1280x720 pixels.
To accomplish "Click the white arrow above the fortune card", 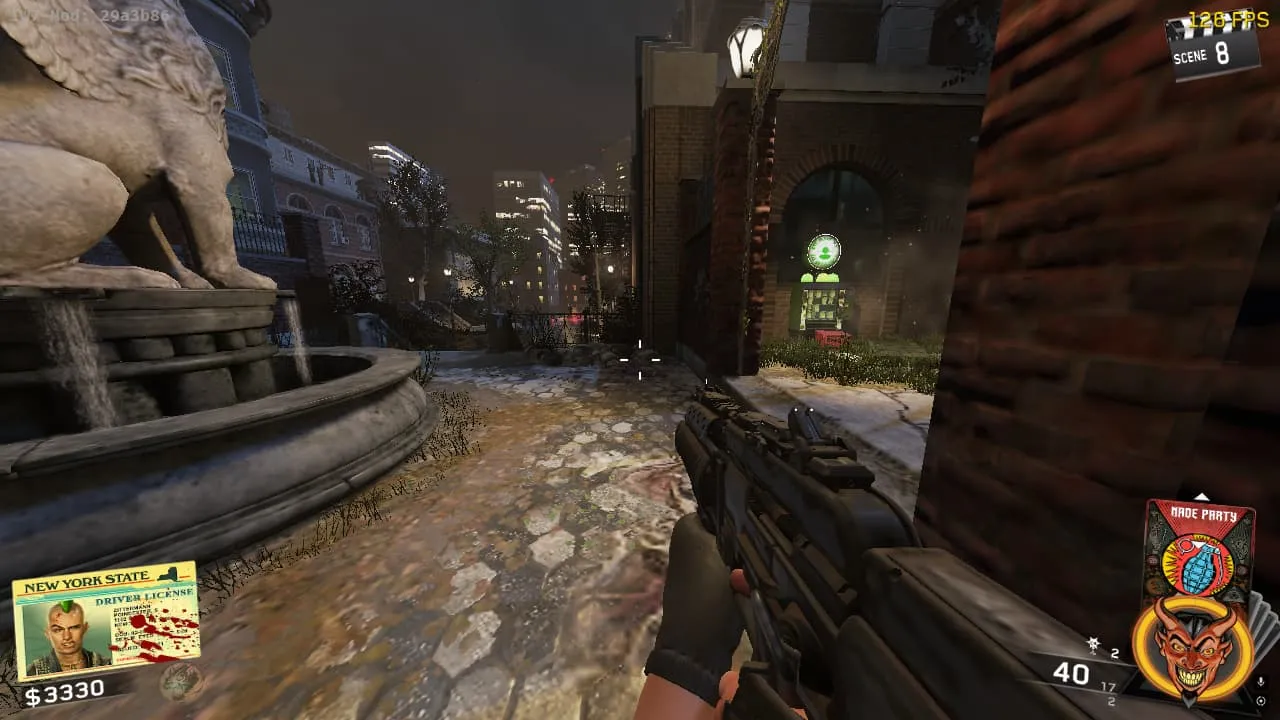I will (1201, 496).
